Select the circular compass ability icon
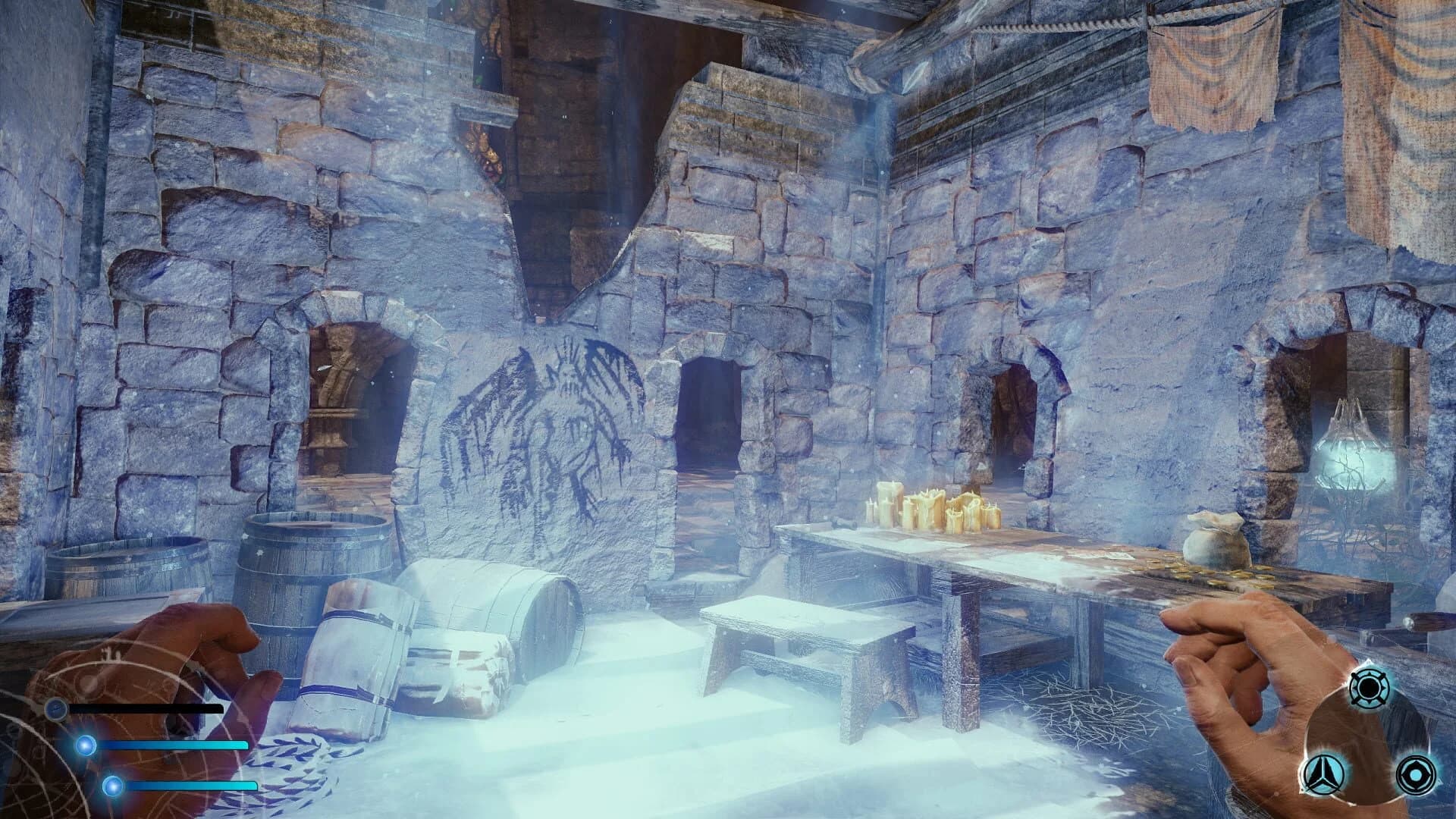Screen dimensions: 1456x819 coord(1370,688)
